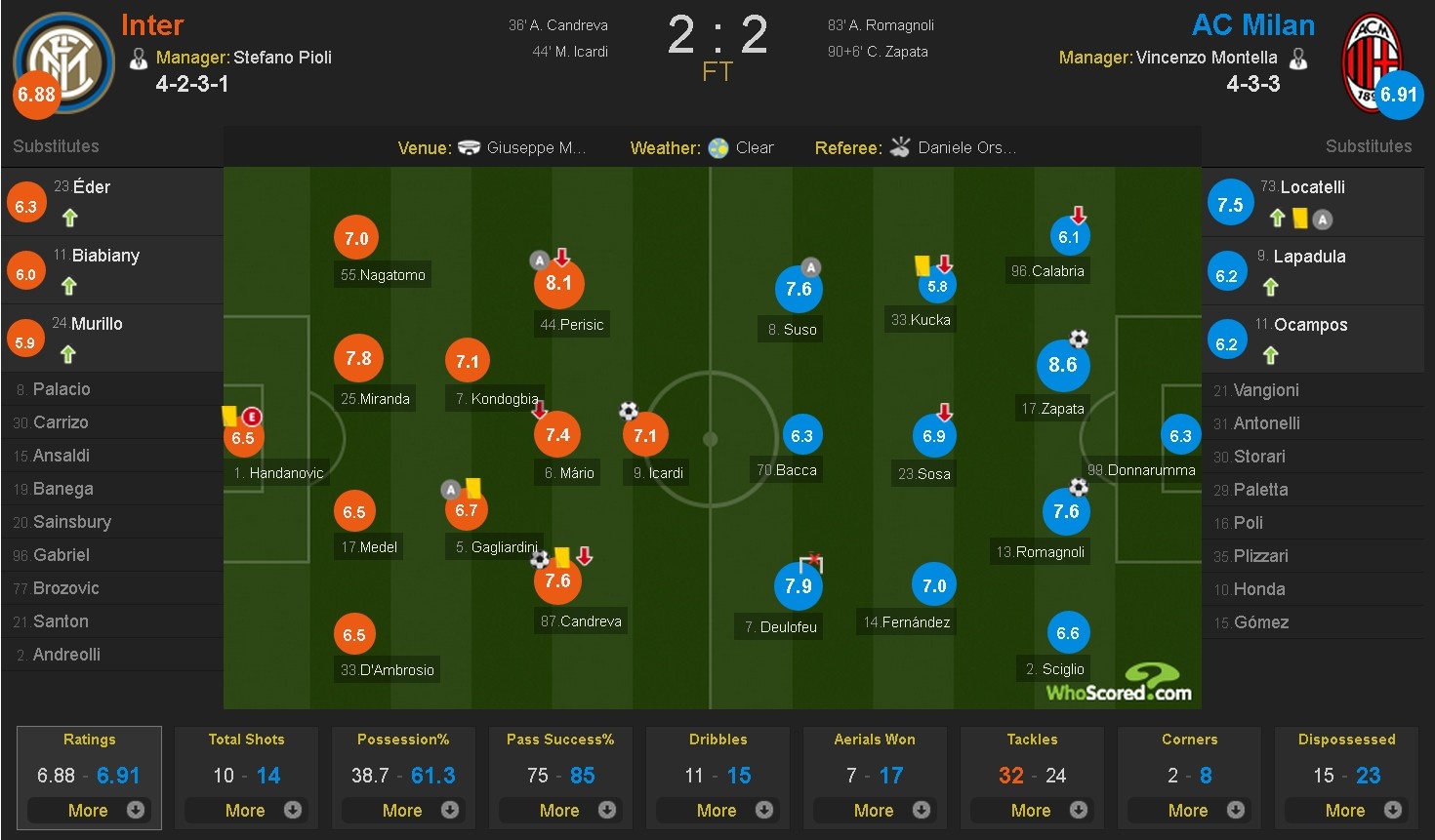Click Donnarumma's rating bubble
1435x840 pixels.
(x=1180, y=436)
